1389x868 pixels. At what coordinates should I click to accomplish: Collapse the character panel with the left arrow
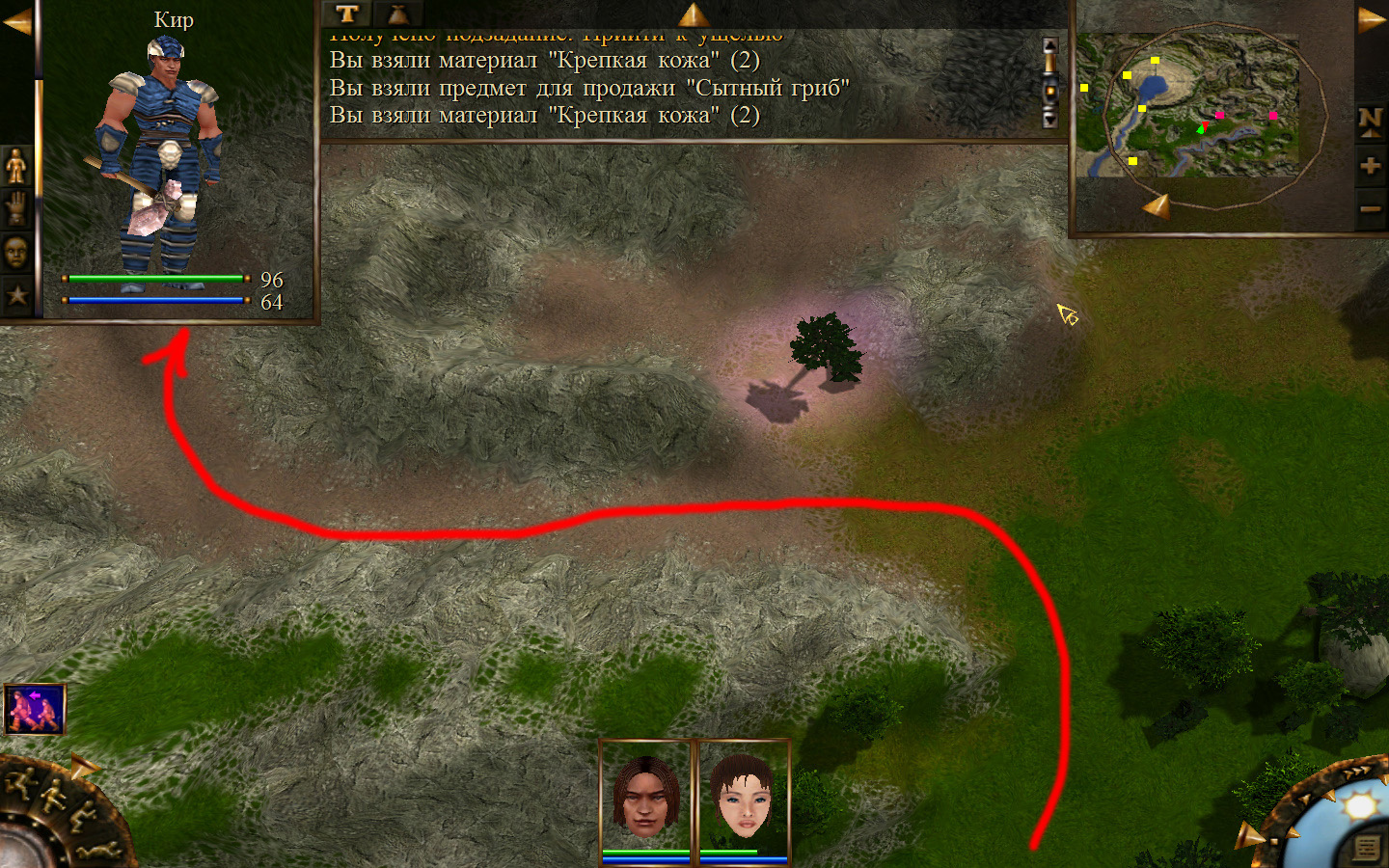pos(16,21)
